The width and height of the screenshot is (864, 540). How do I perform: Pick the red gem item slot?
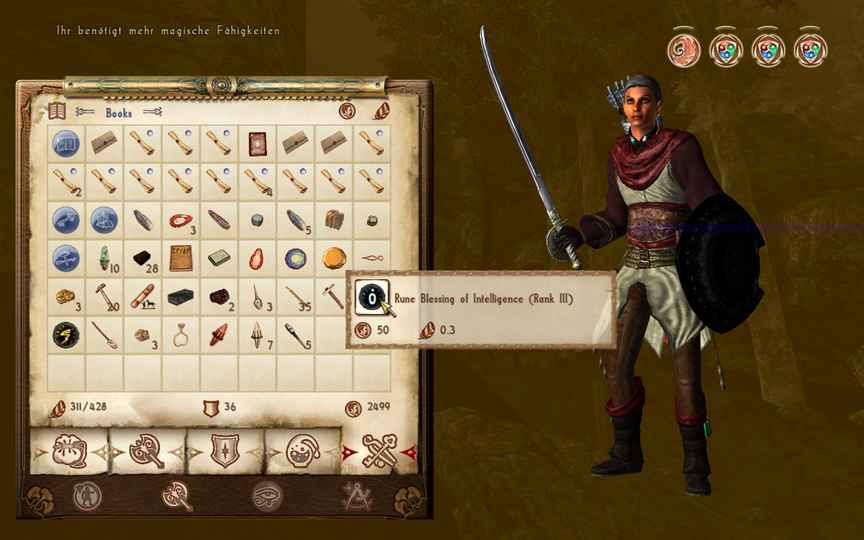tap(257, 259)
